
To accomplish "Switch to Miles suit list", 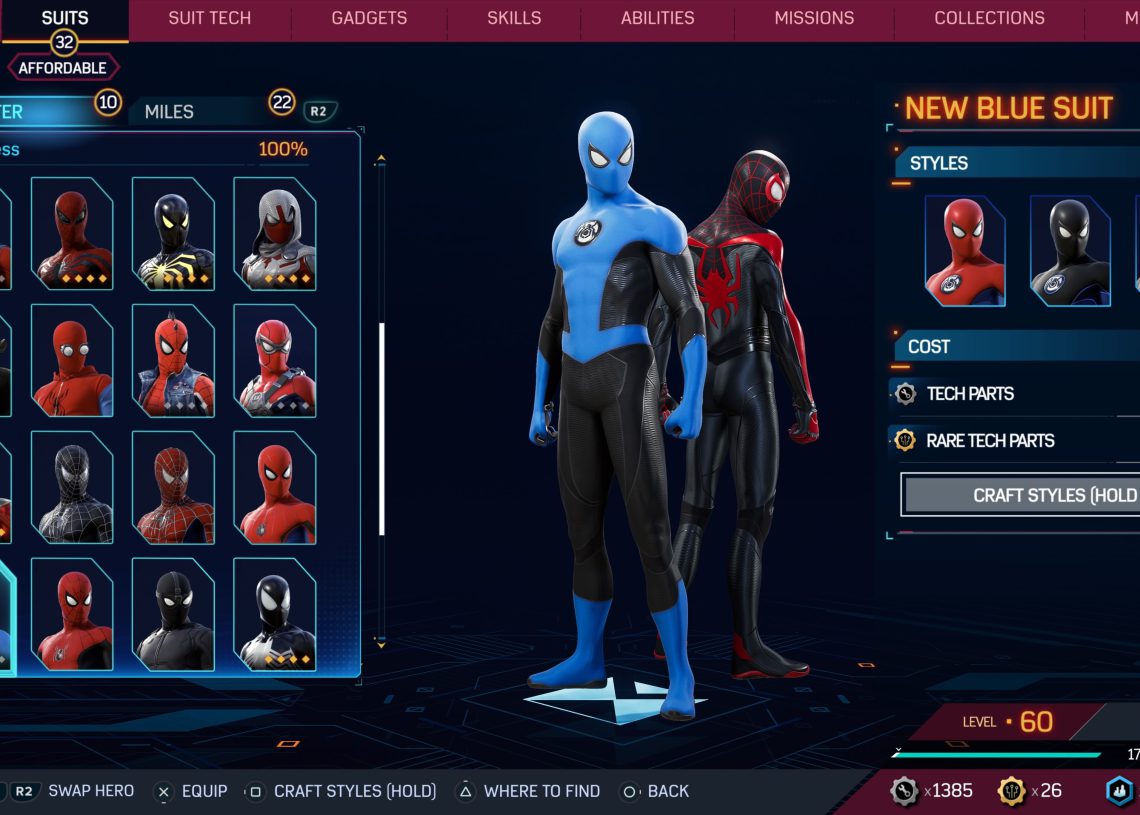I will 170,112.
